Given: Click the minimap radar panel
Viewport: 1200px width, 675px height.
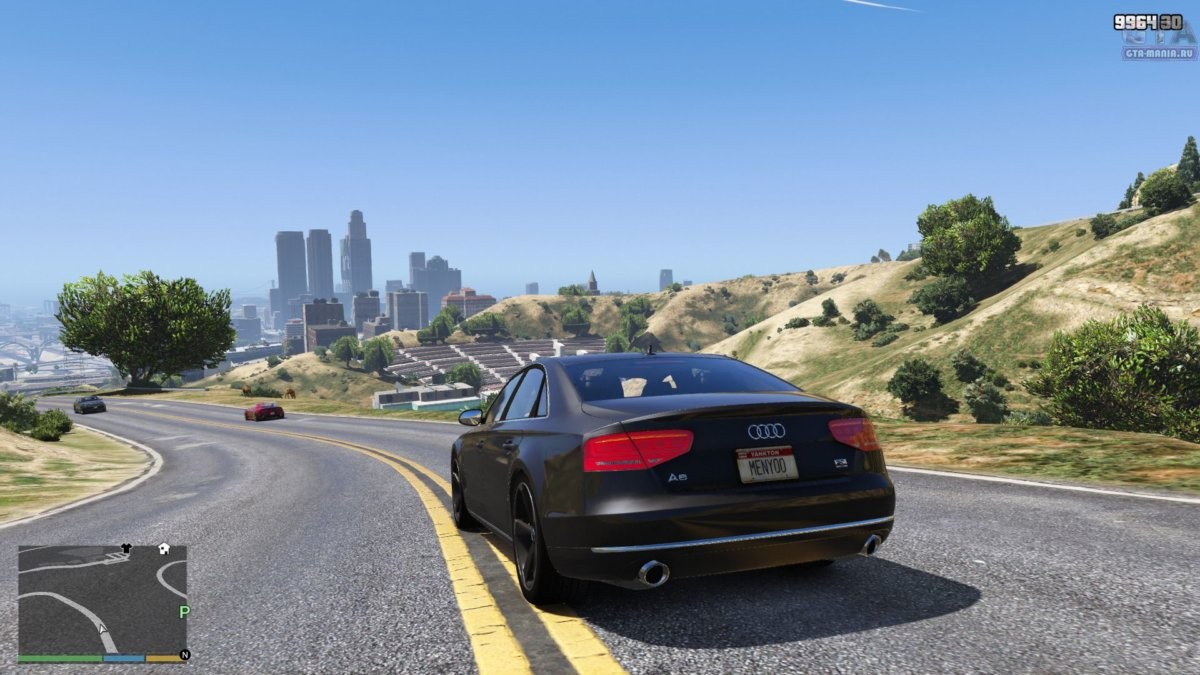Looking at the screenshot, I should pyautogui.click(x=102, y=600).
